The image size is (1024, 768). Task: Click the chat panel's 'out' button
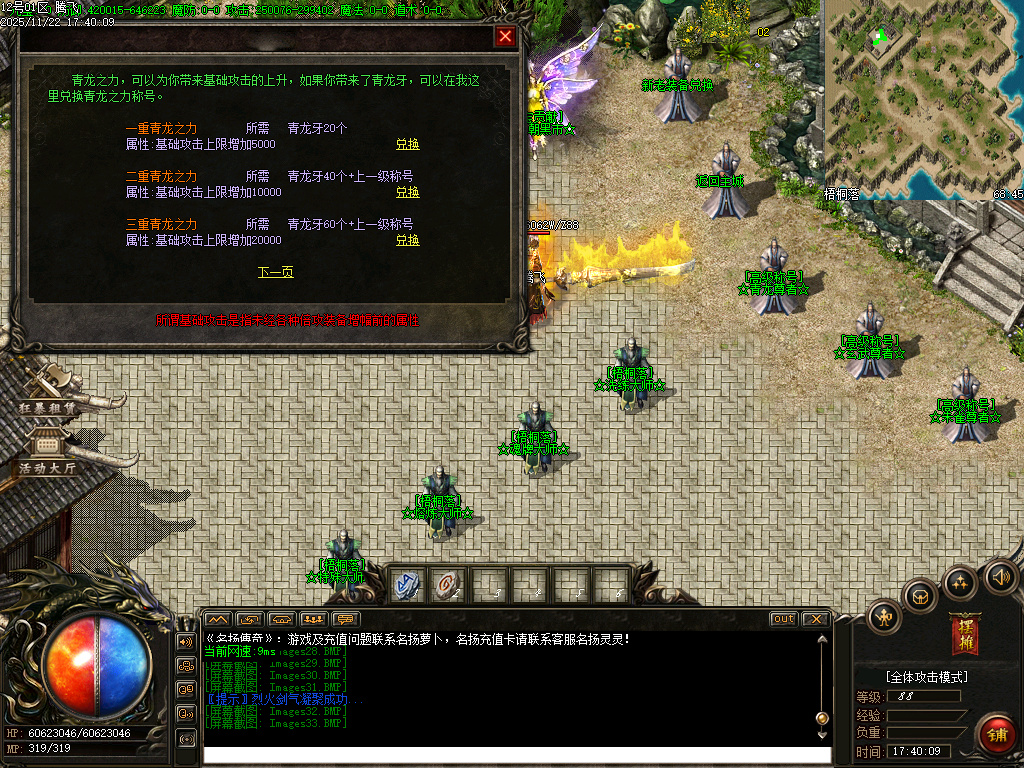coord(784,619)
